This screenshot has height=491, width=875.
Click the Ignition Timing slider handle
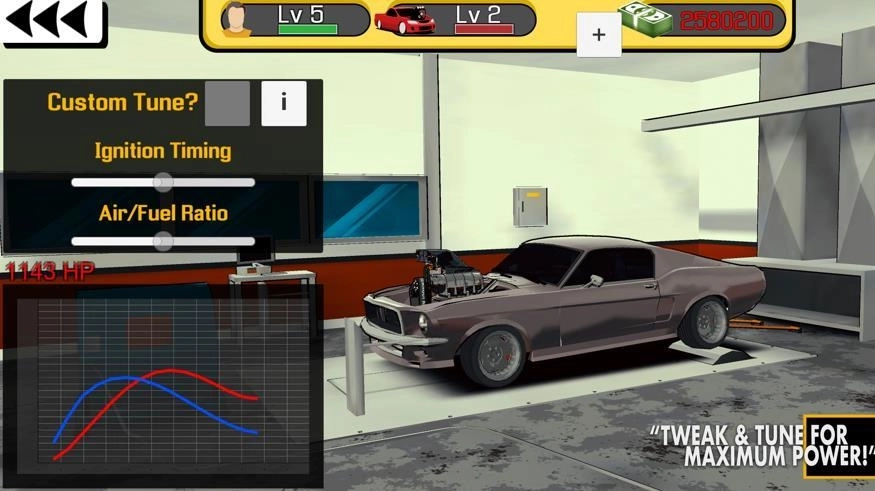[163, 182]
